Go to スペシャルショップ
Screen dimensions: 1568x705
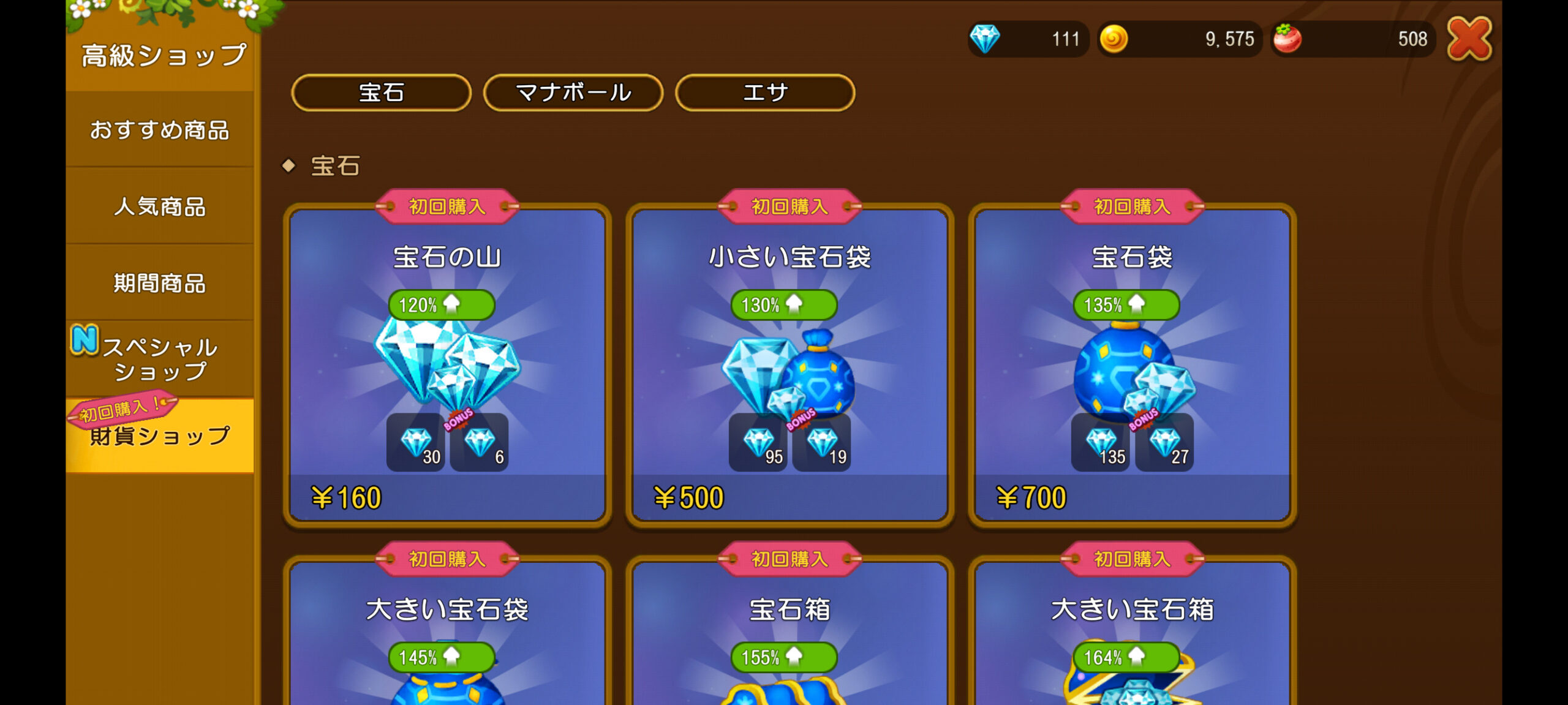[160, 359]
